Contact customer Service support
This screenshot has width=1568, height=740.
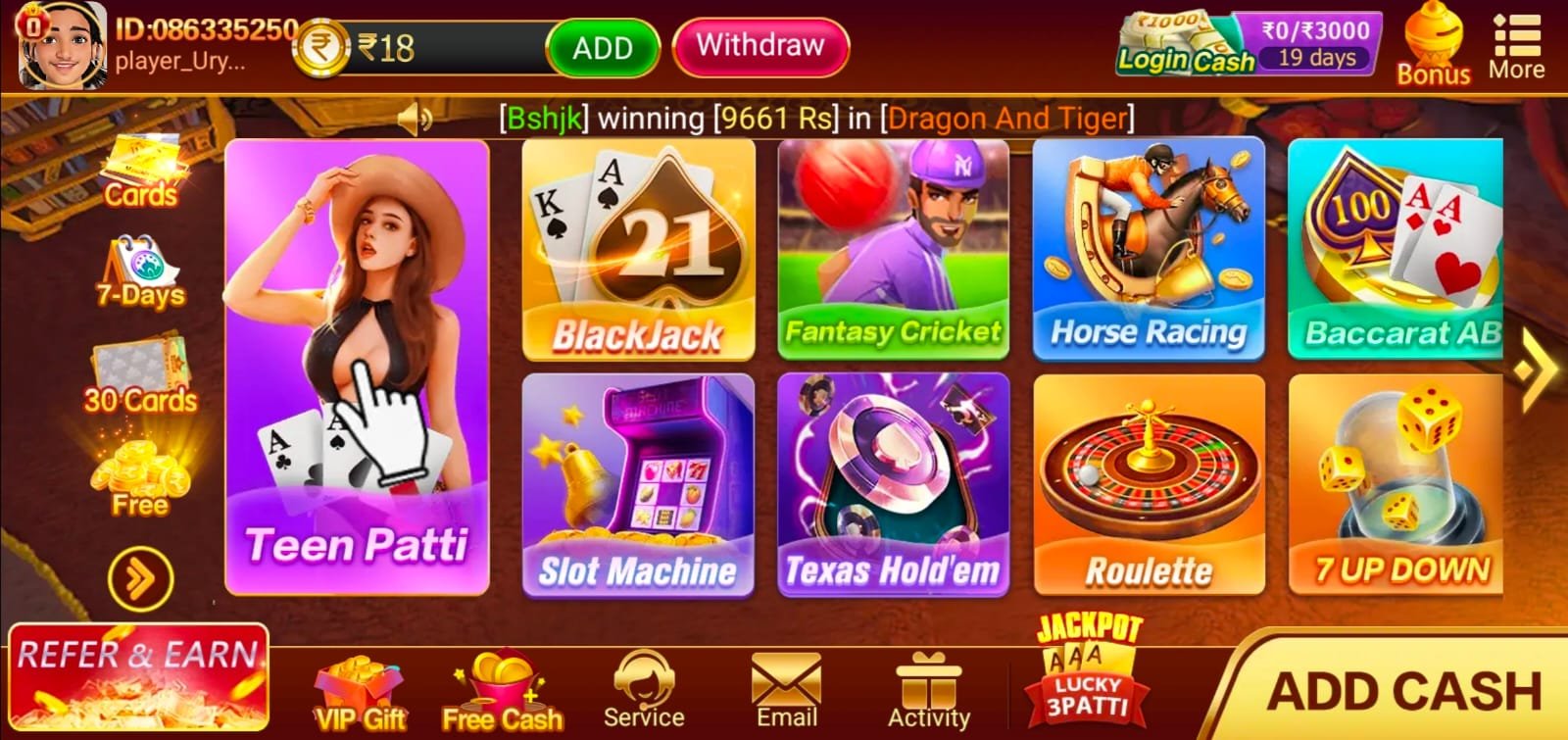[644, 686]
